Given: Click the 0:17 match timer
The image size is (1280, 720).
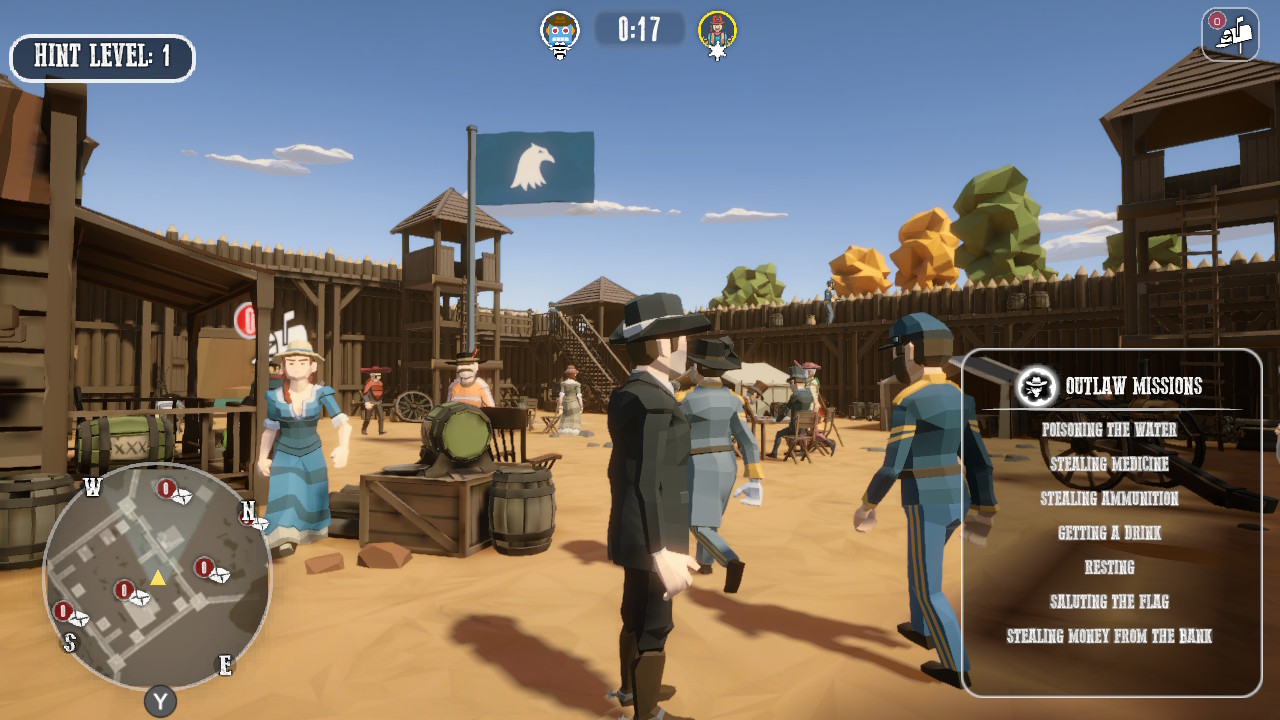Looking at the screenshot, I should point(639,26).
